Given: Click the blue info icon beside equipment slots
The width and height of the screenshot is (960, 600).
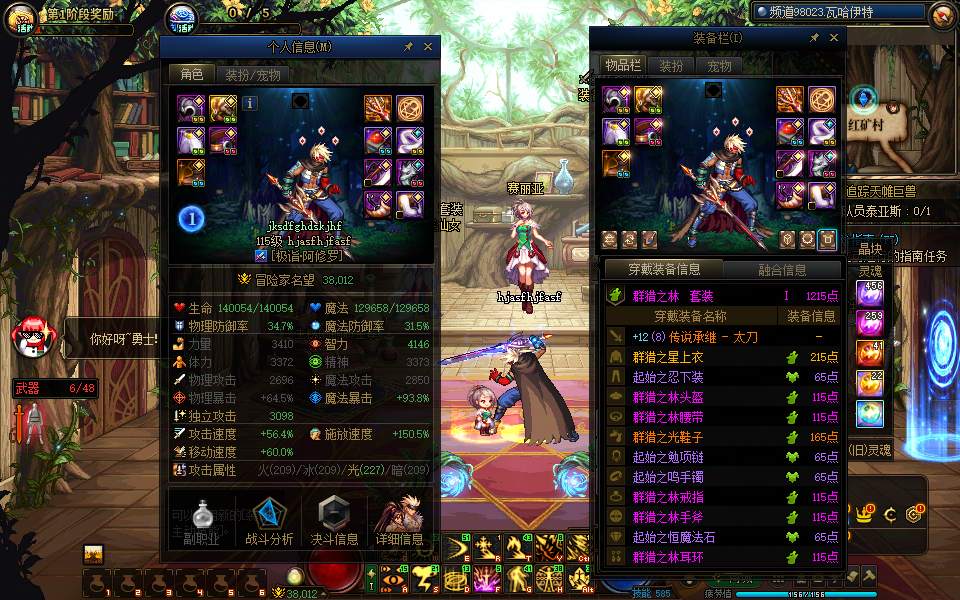Looking at the screenshot, I should tap(250, 102).
